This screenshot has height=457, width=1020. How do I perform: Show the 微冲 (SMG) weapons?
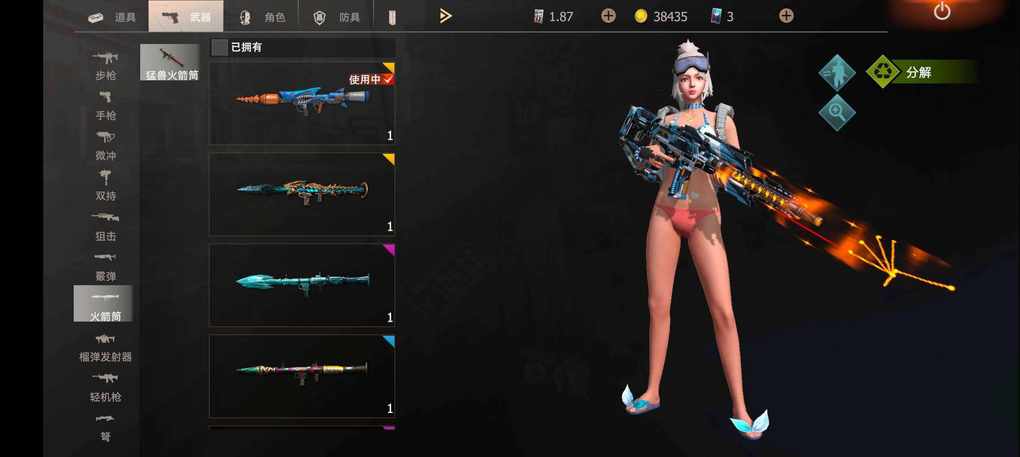click(105, 145)
